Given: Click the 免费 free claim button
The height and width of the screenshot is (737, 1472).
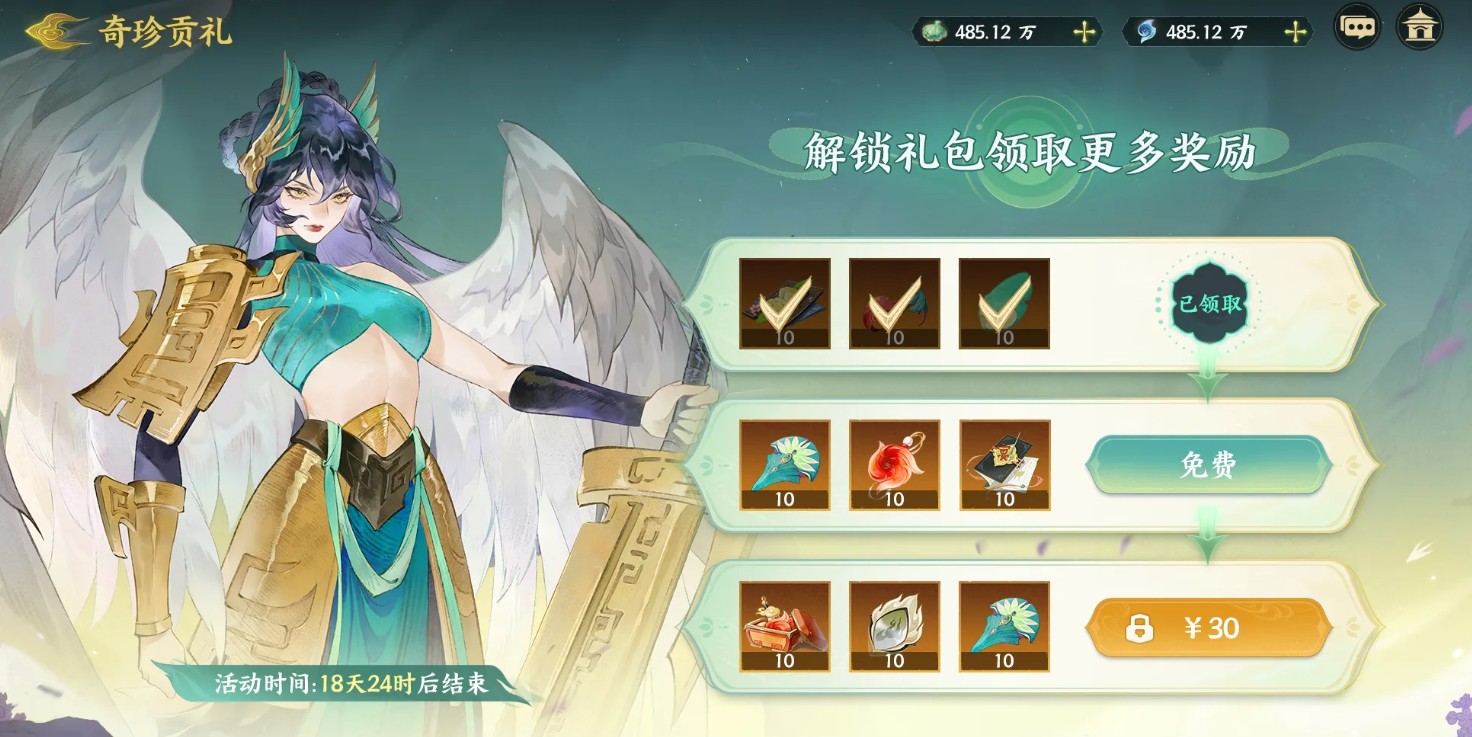Looking at the screenshot, I should pos(1208,465).
